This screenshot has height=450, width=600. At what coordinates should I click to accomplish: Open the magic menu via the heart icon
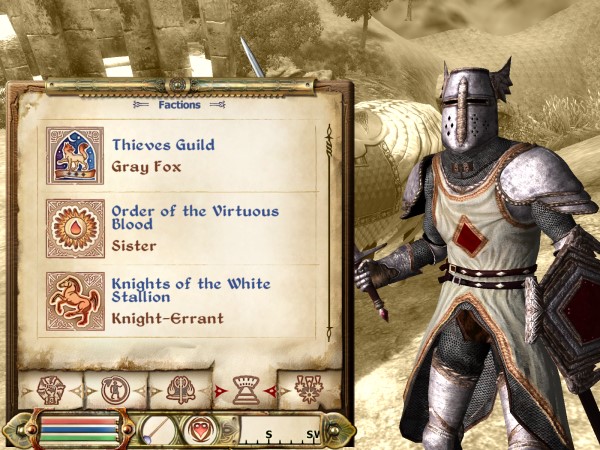(199, 430)
